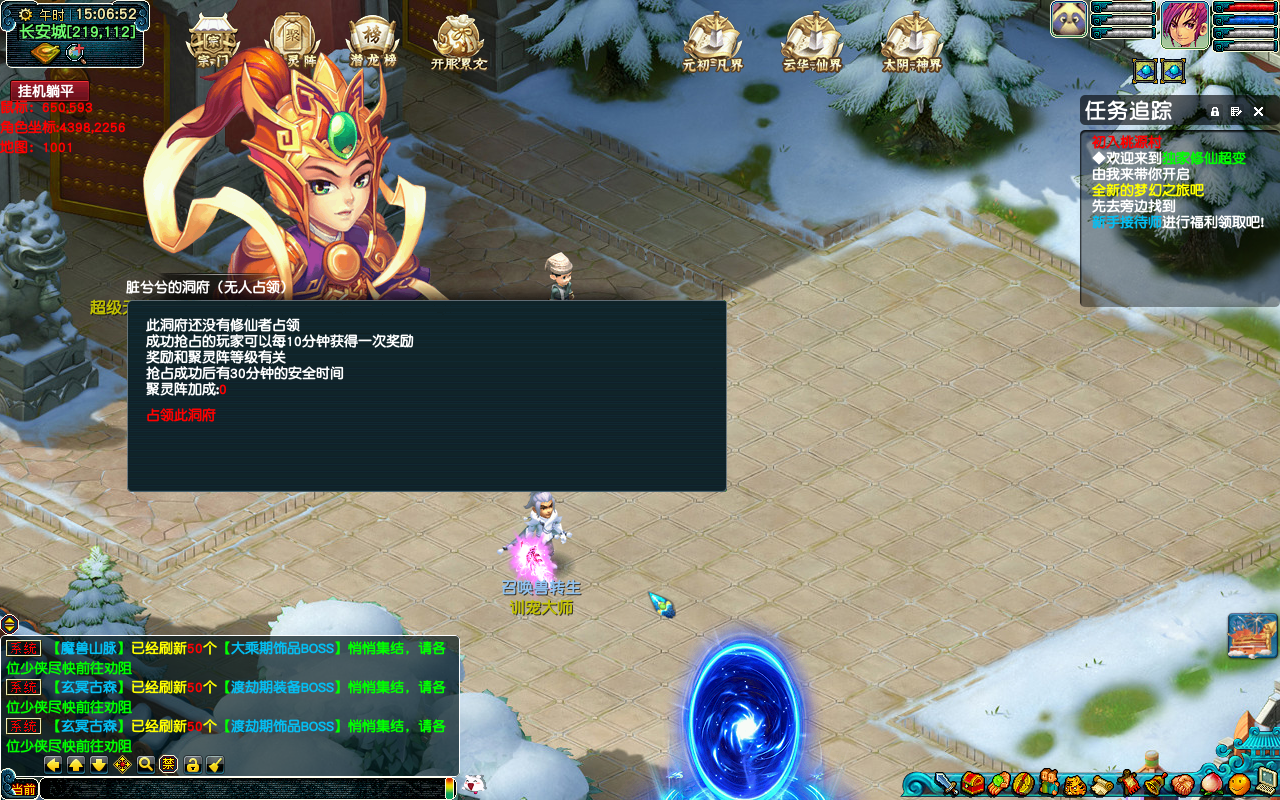Image resolution: width=1280 pixels, height=800 pixels.
Task: Toggle the 挂机躺平 auto-battle button
Action: coord(50,91)
